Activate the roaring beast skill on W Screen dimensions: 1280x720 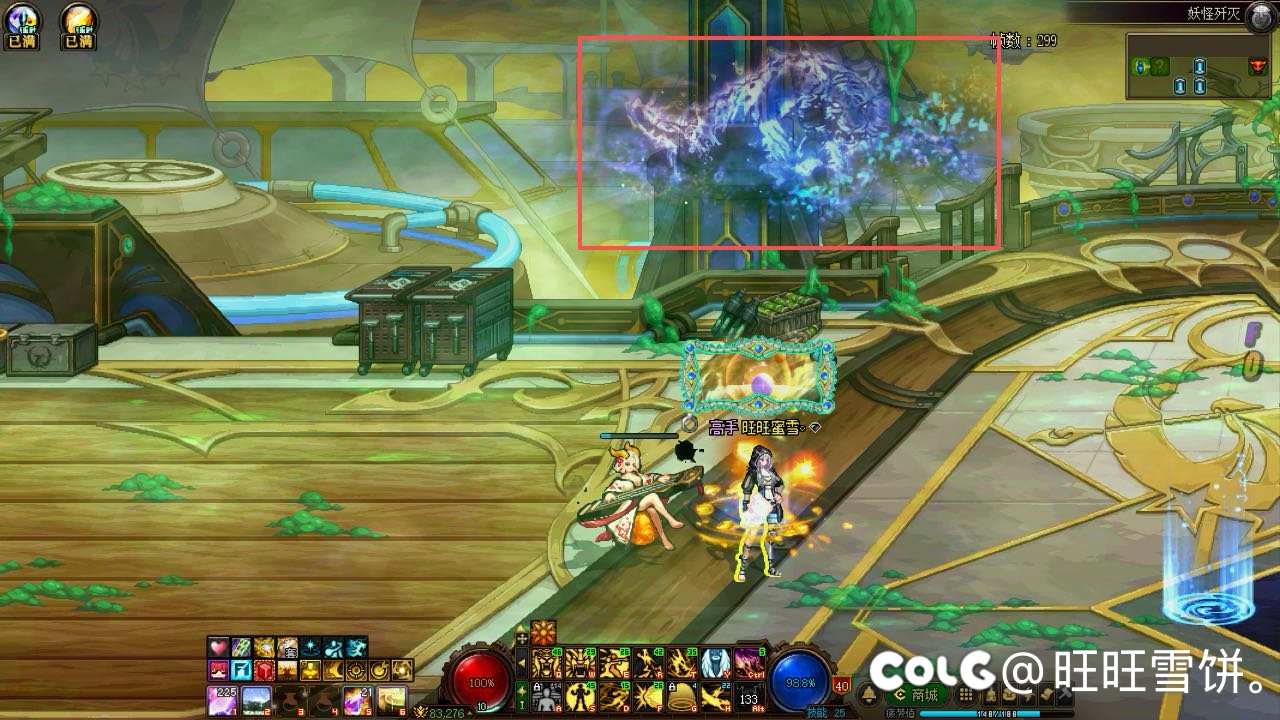click(580, 663)
